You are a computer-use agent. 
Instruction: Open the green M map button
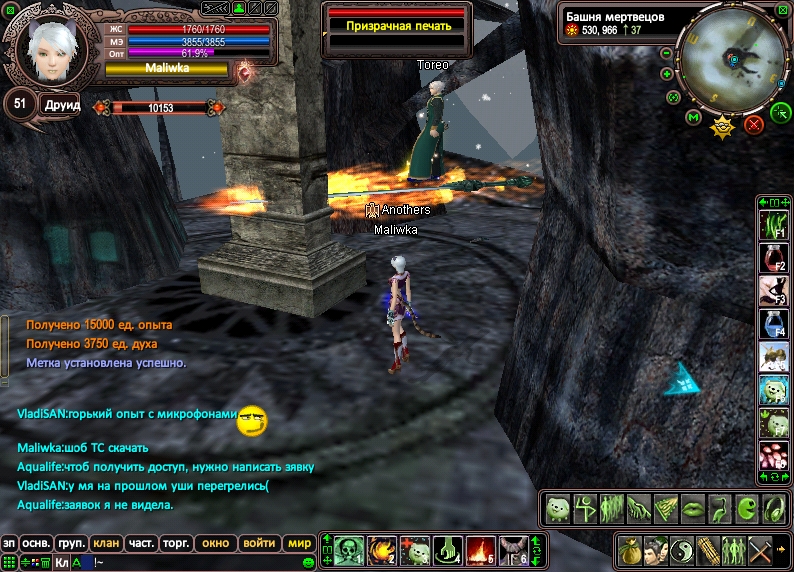(693, 118)
